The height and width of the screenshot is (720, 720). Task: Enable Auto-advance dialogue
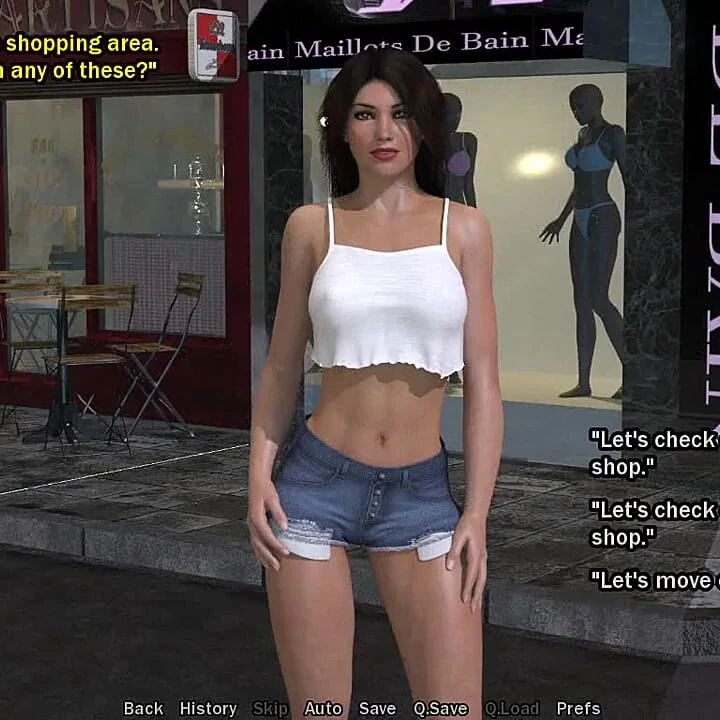tap(323, 708)
